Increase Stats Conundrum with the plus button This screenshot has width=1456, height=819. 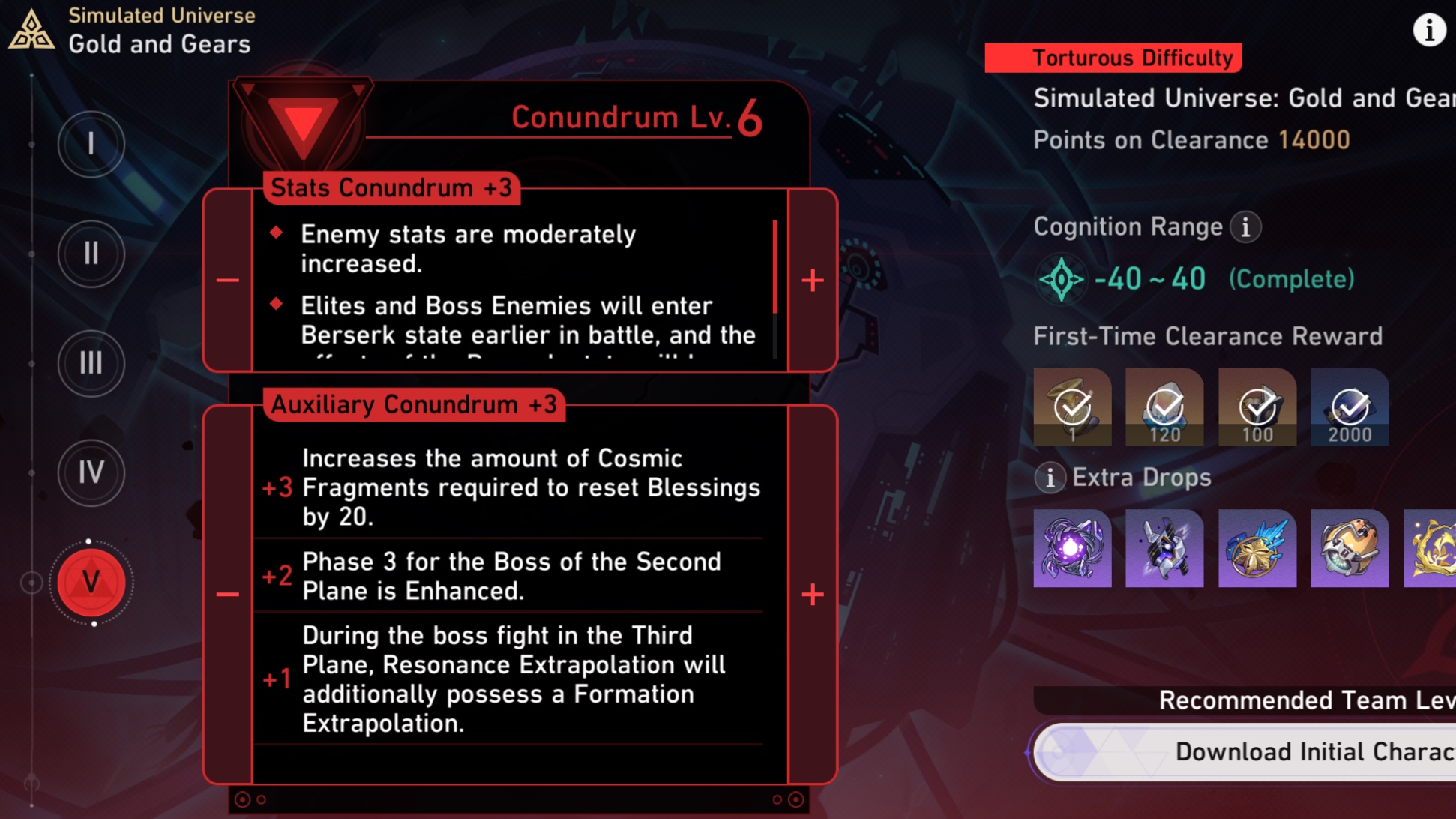[812, 280]
